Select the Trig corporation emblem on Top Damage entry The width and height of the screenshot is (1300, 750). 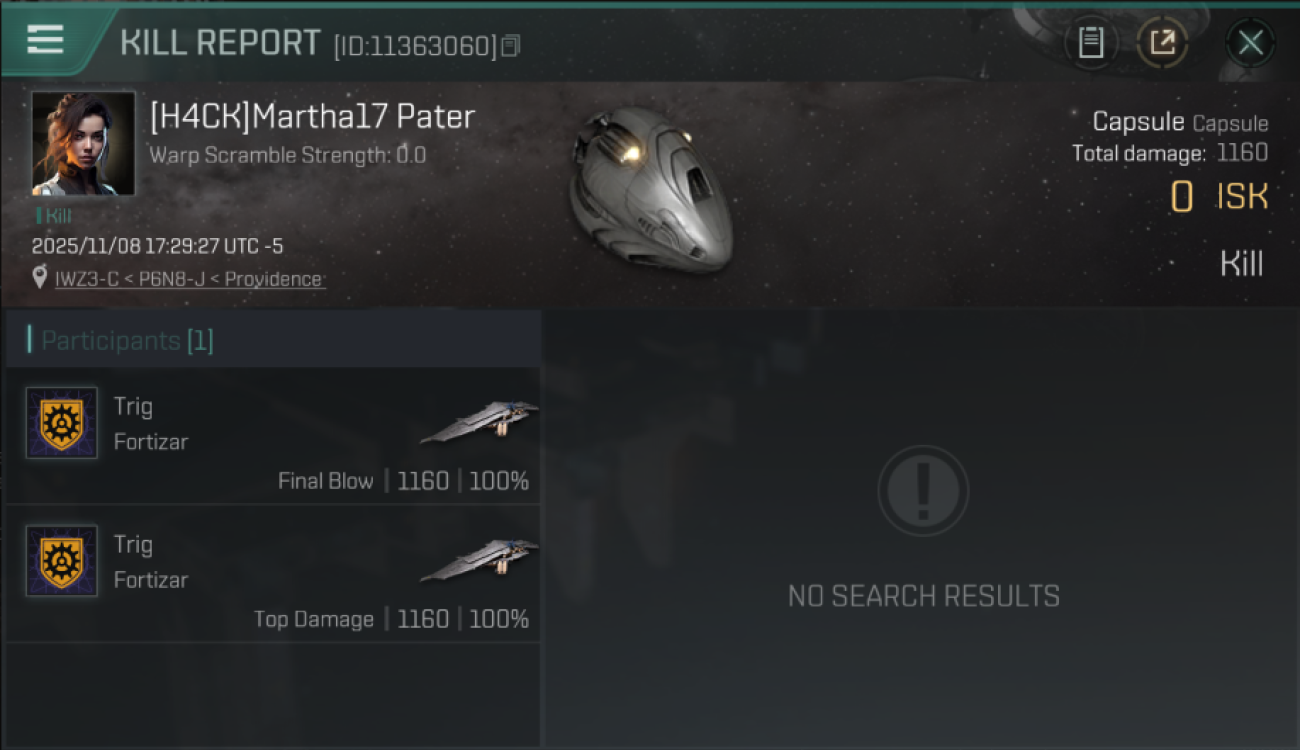pyautogui.click(x=61, y=562)
